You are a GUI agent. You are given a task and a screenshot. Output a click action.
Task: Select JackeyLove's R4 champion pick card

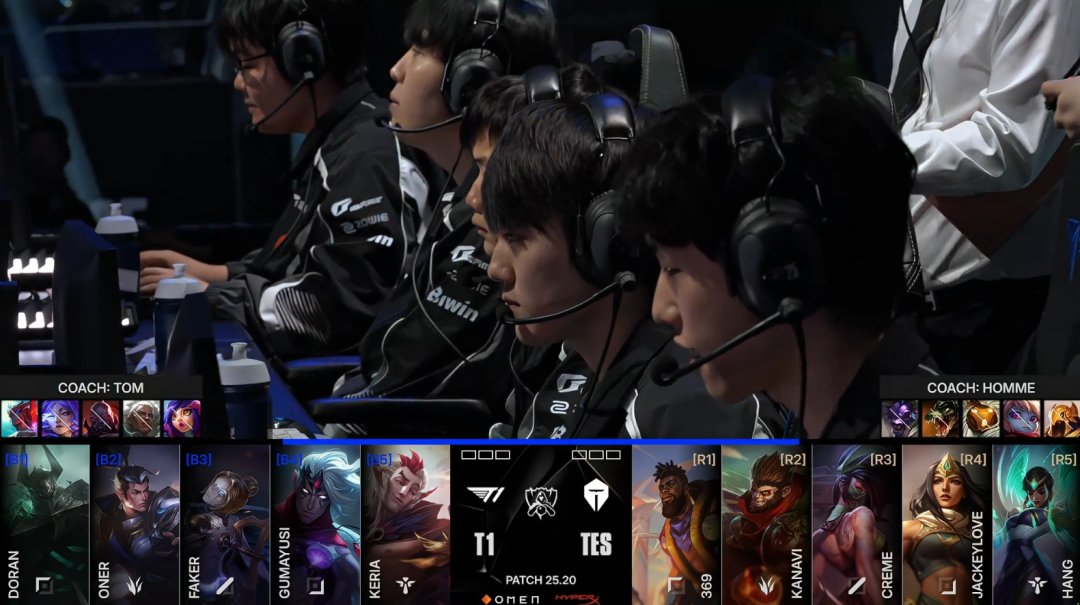coord(946,520)
